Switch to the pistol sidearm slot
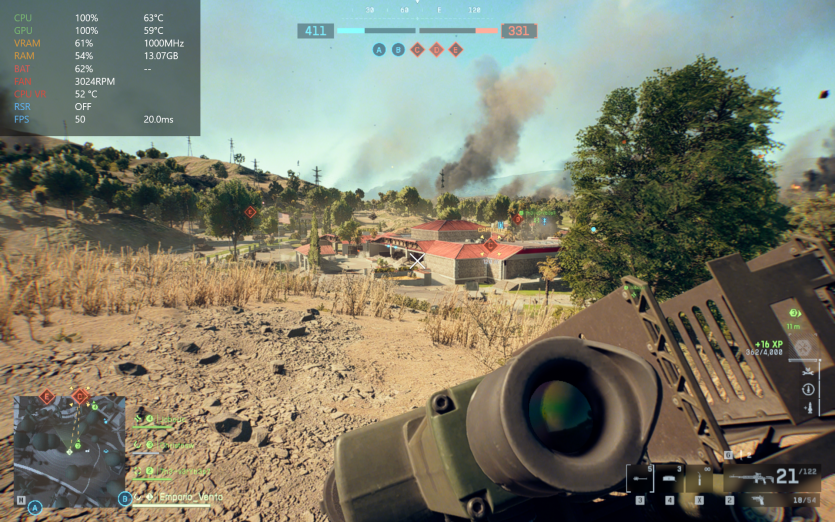Image resolution: width=835 pixels, height=522 pixels. pos(760,499)
